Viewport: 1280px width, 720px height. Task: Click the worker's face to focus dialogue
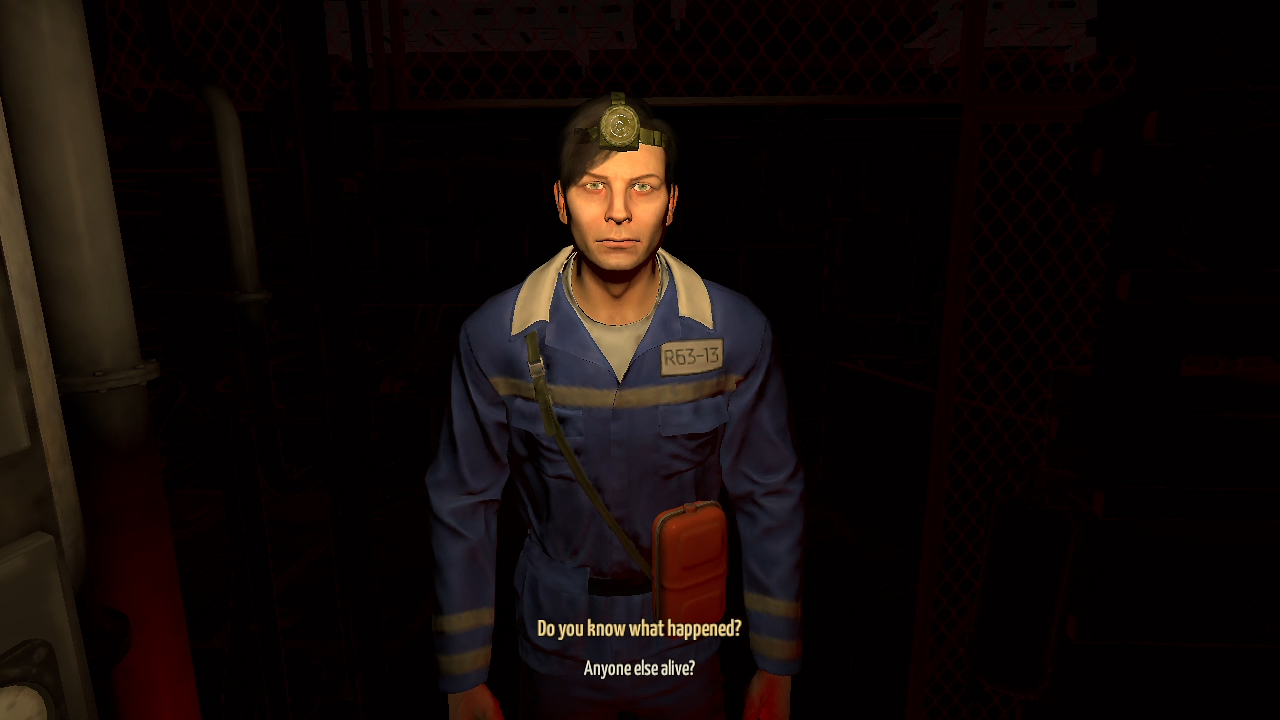pyautogui.click(x=617, y=210)
